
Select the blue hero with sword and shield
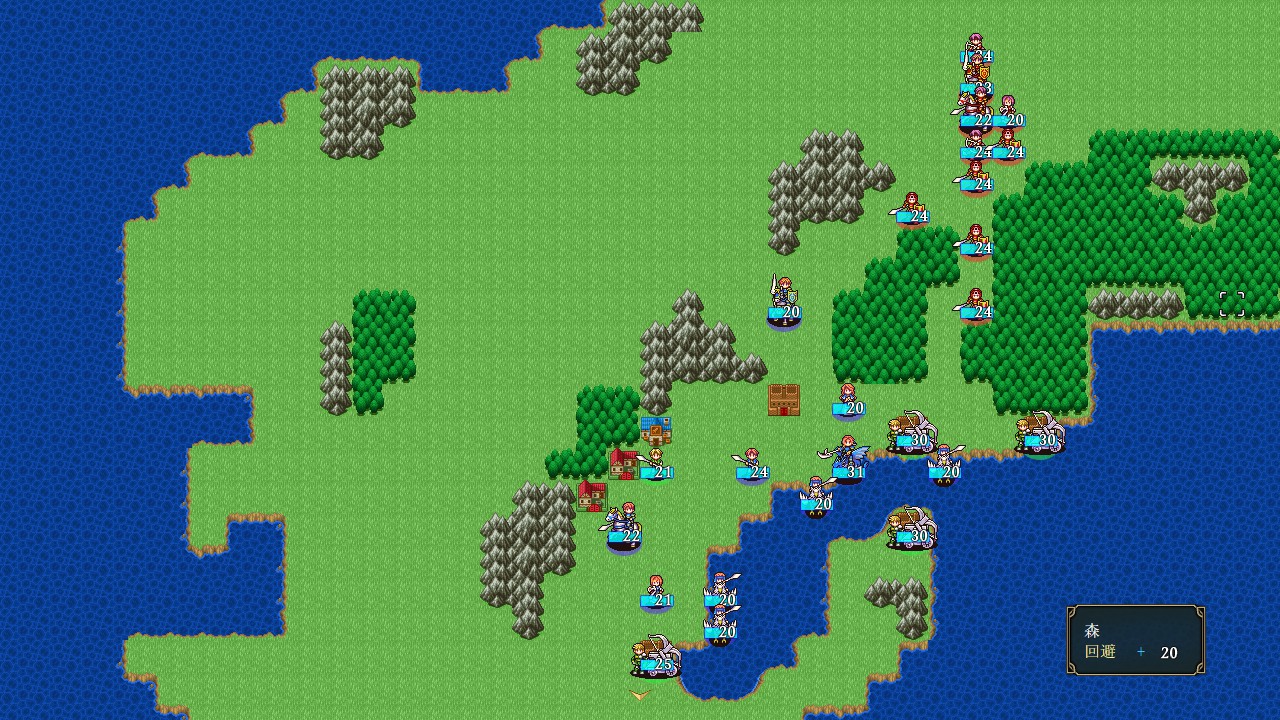point(782,297)
